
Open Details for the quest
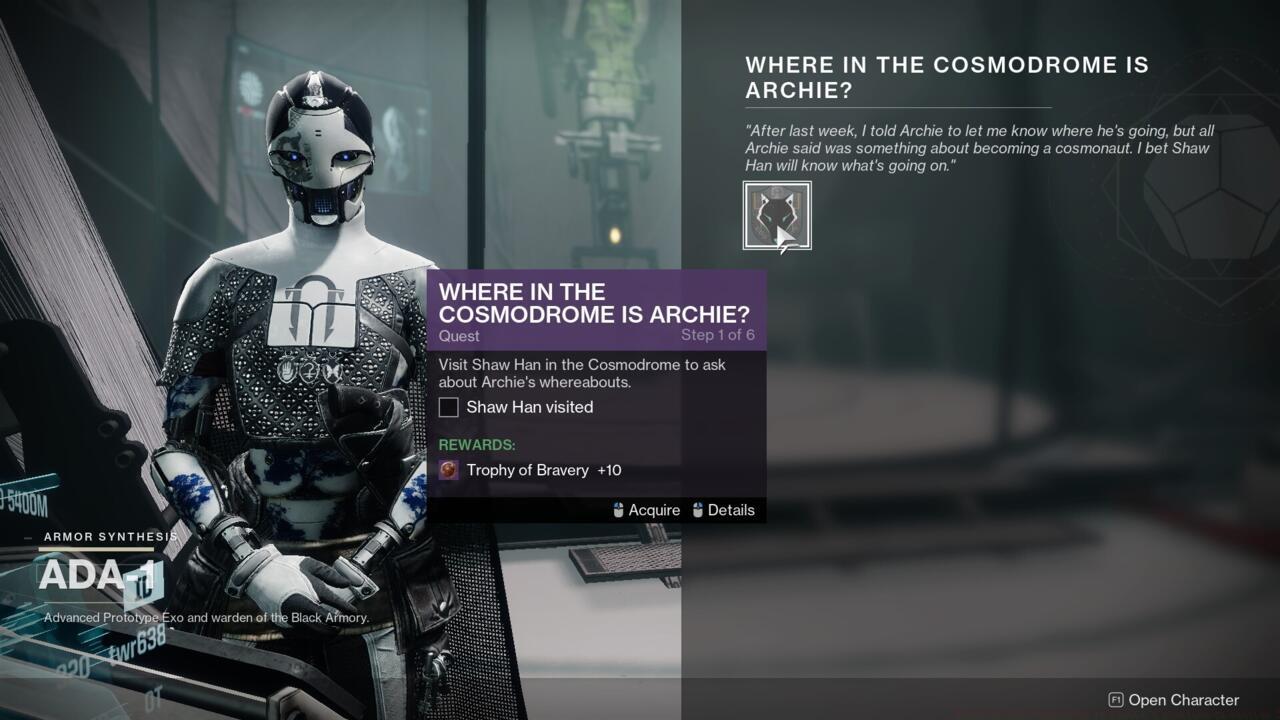pyautogui.click(x=731, y=510)
